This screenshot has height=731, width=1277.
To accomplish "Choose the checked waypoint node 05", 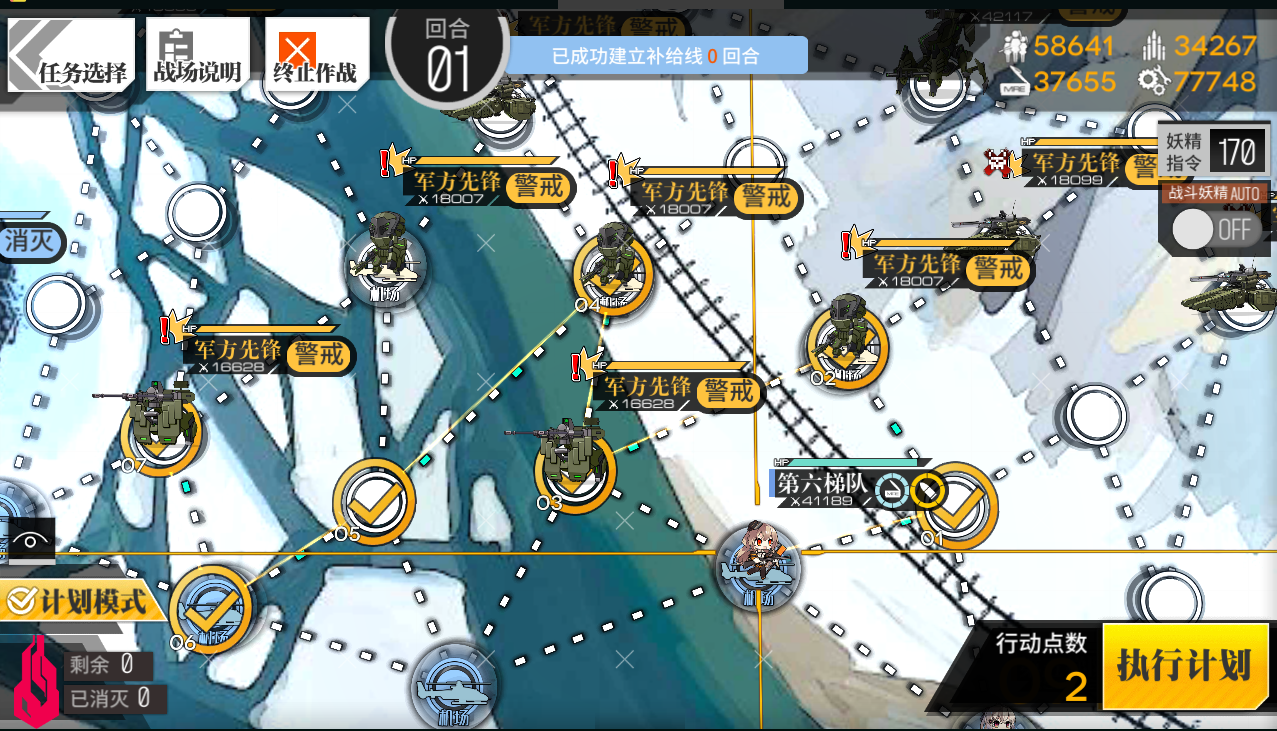I will [x=374, y=501].
